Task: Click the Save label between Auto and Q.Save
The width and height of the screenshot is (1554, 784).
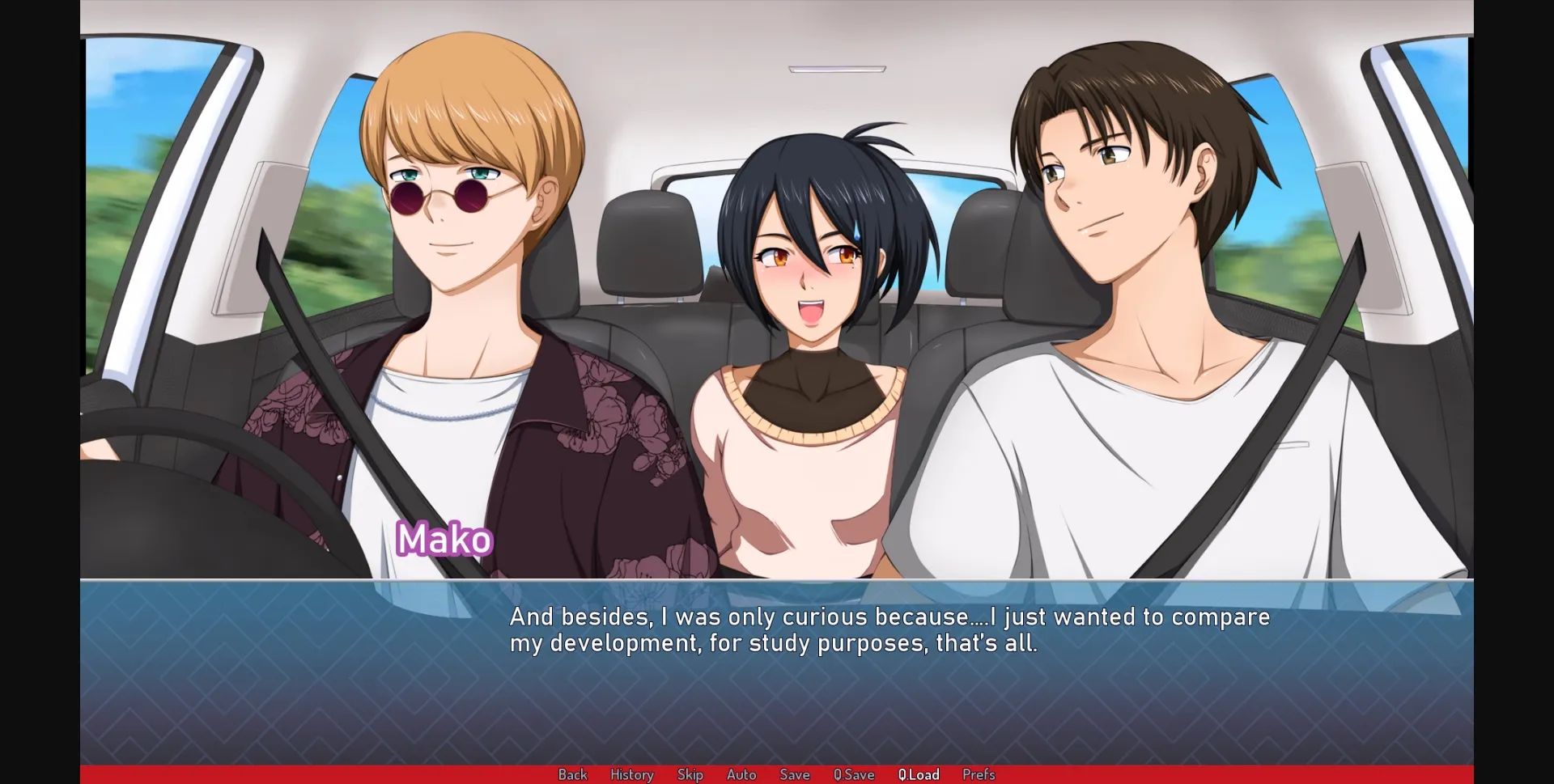Action: click(x=794, y=774)
